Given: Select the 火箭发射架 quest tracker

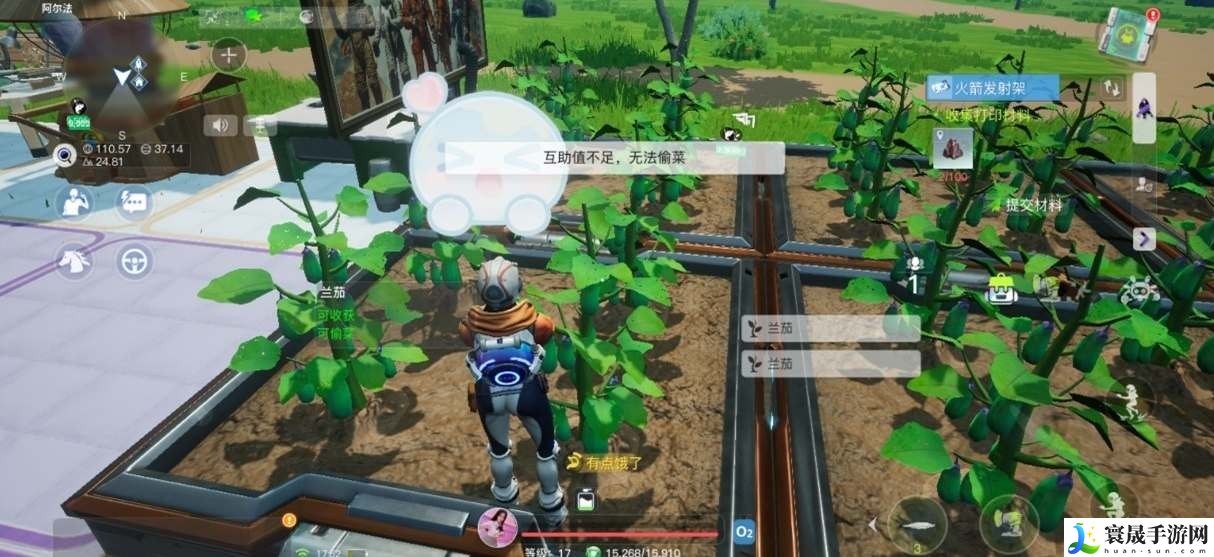Looking at the screenshot, I should [x=992, y=88].
